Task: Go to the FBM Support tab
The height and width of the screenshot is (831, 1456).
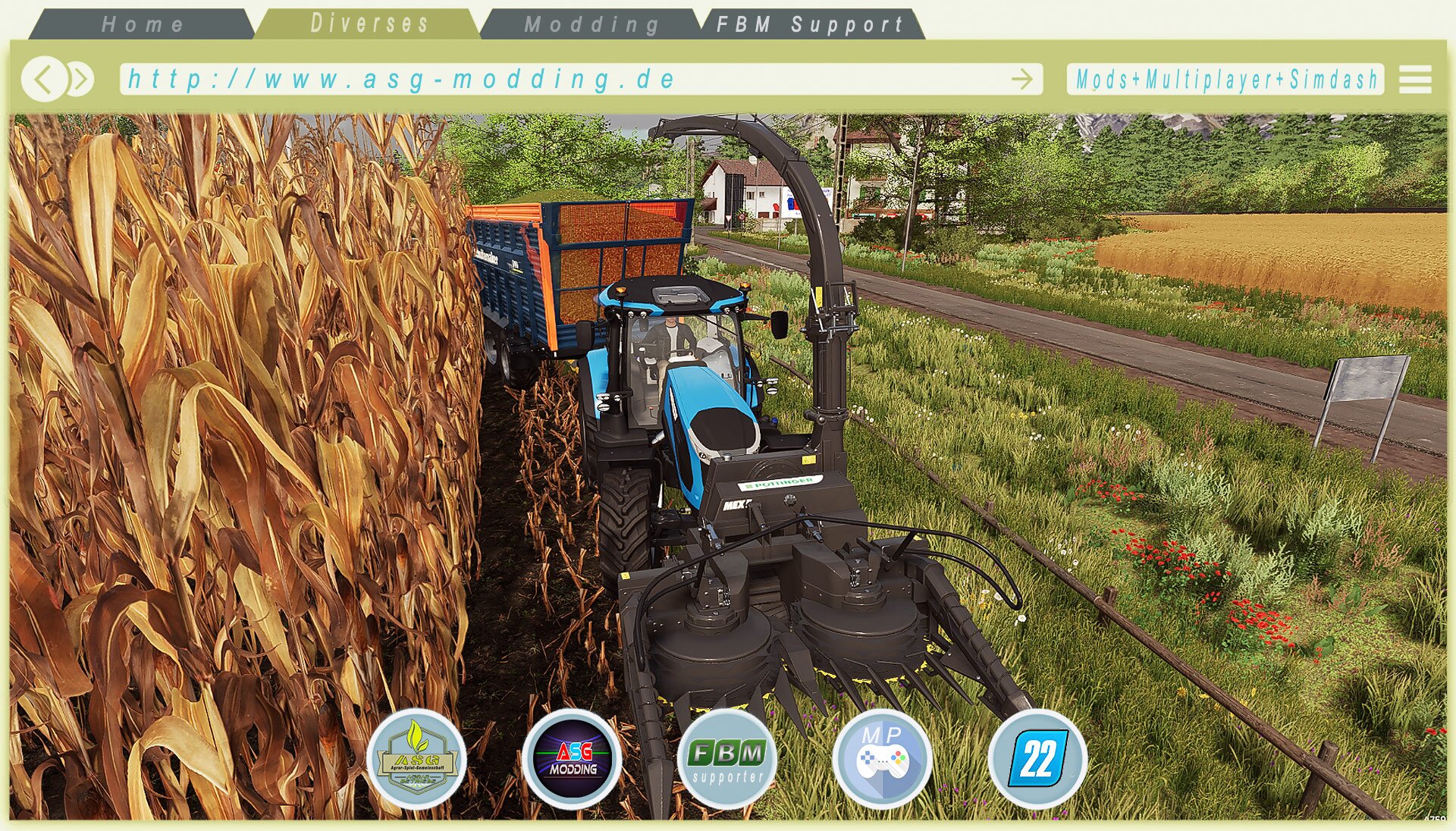Action: pyautogui.click(x=810, y=24)
